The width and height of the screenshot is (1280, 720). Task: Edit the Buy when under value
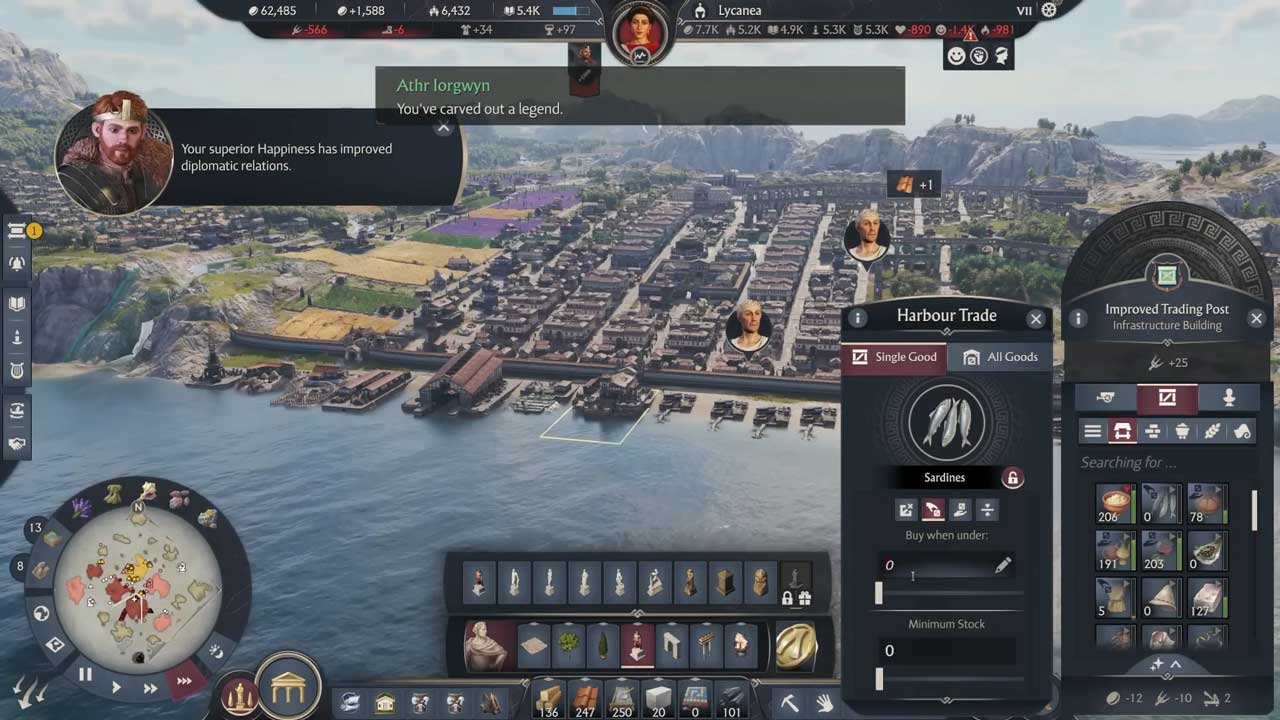pyautogui.click(x=1002, y=566)
